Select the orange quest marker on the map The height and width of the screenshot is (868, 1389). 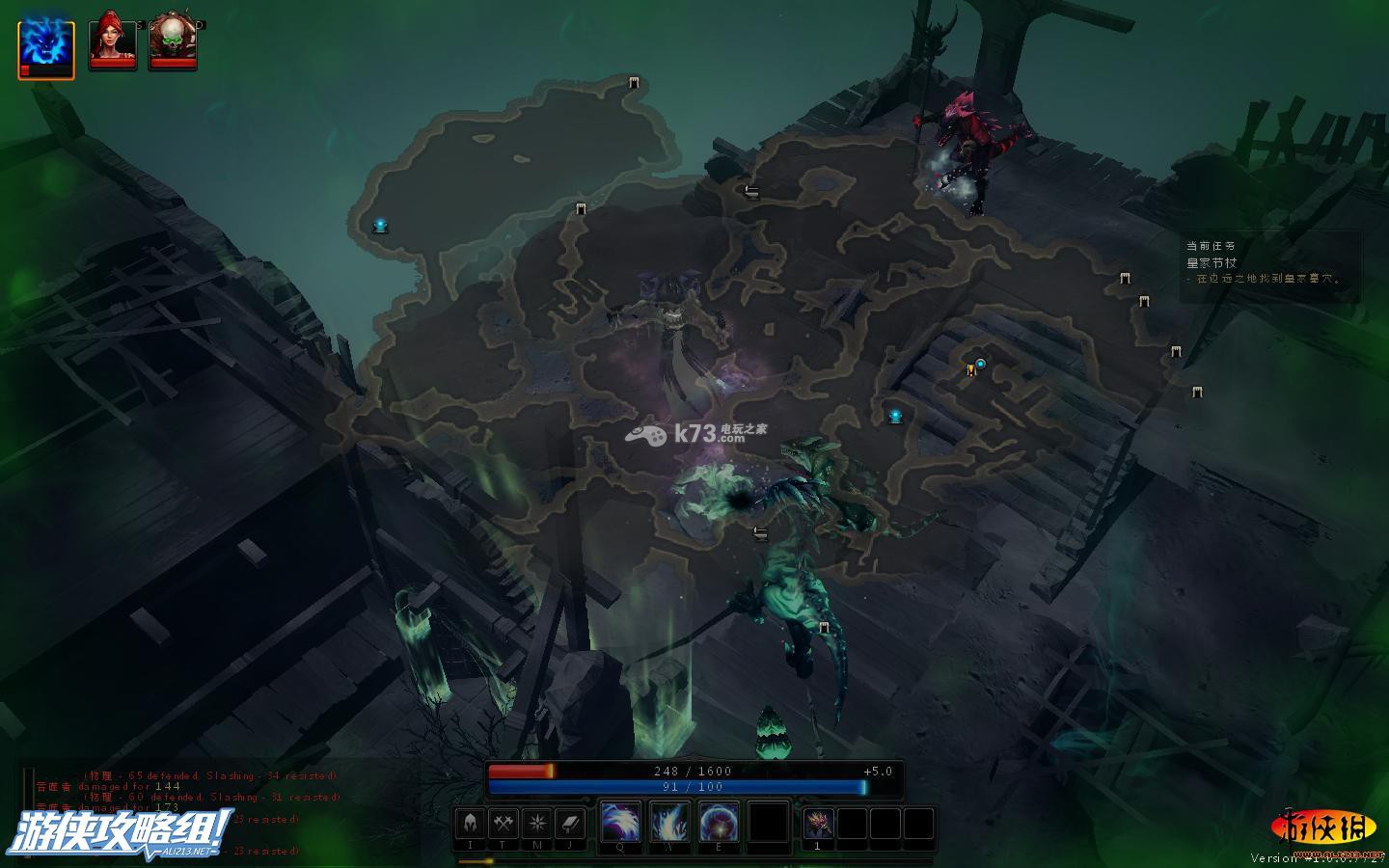point(970,369)
